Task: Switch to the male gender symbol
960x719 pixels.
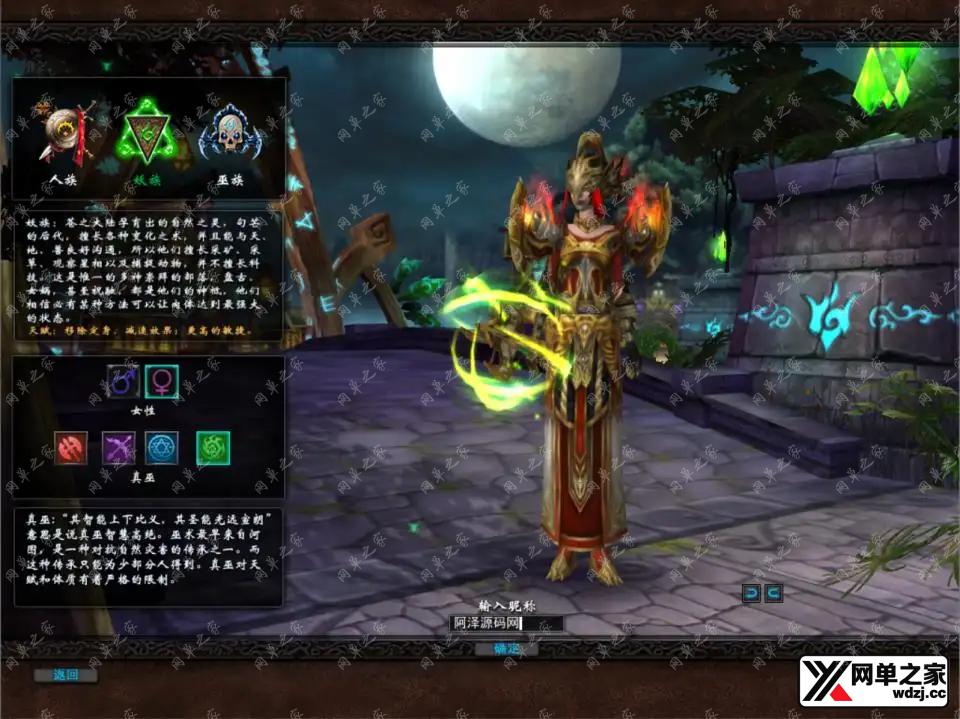Action: click(x=124, y=381)
